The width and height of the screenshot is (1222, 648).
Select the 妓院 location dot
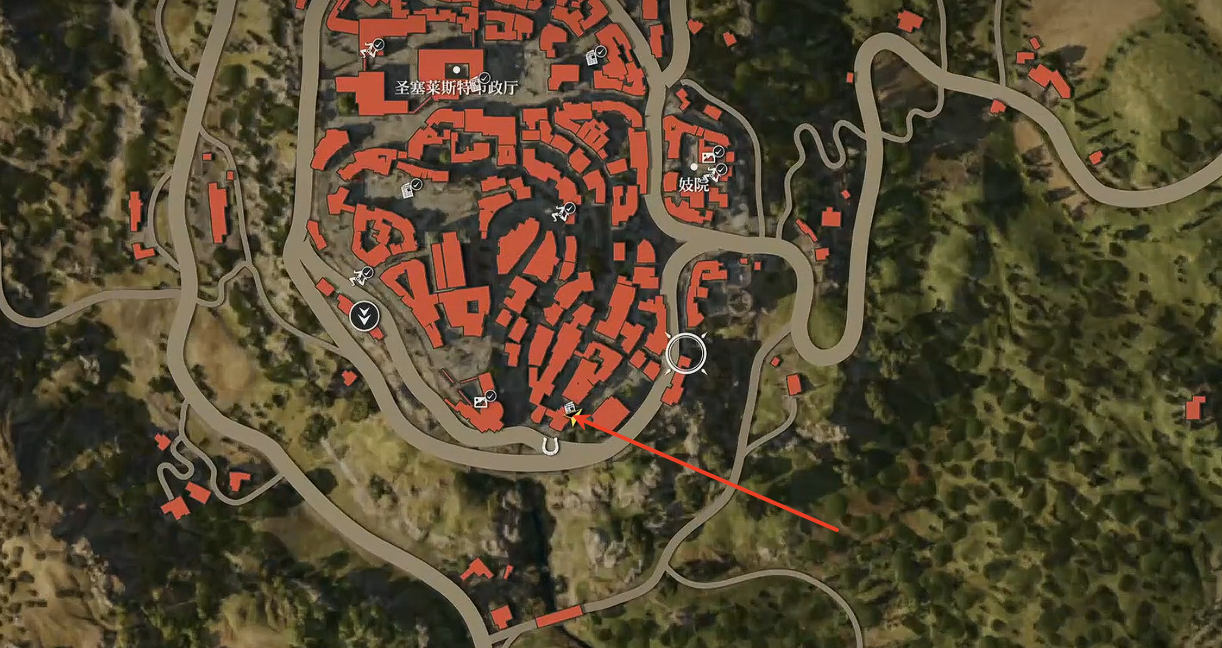[x=694, y=167]
